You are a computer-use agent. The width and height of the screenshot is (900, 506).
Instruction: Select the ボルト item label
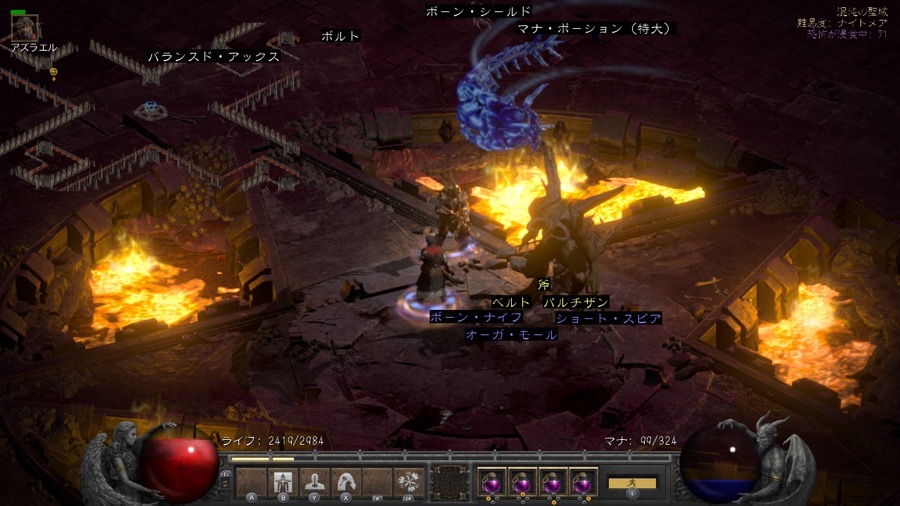pos(340,36)
